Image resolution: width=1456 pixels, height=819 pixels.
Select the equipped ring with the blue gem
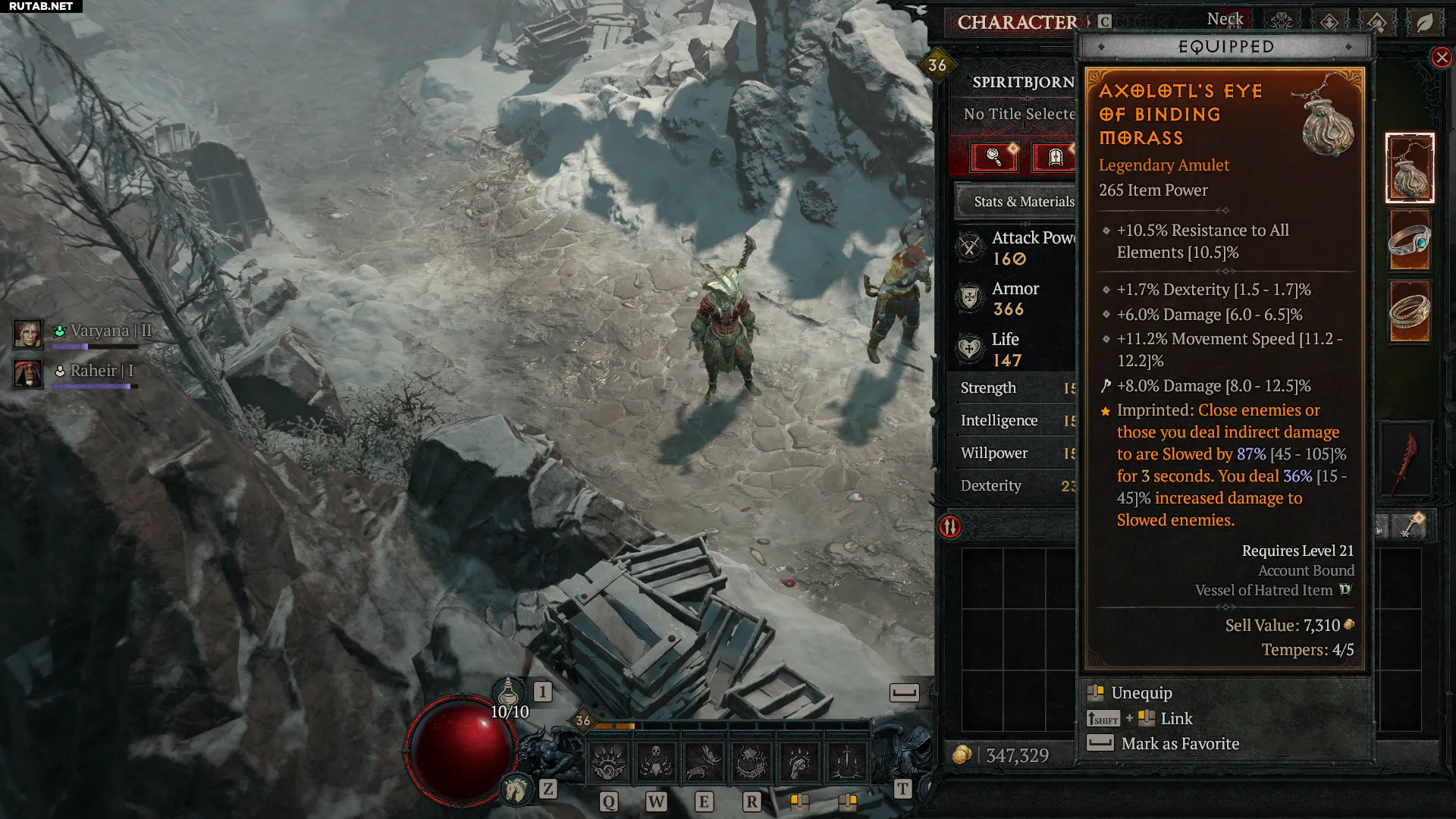coord(1409,240)
